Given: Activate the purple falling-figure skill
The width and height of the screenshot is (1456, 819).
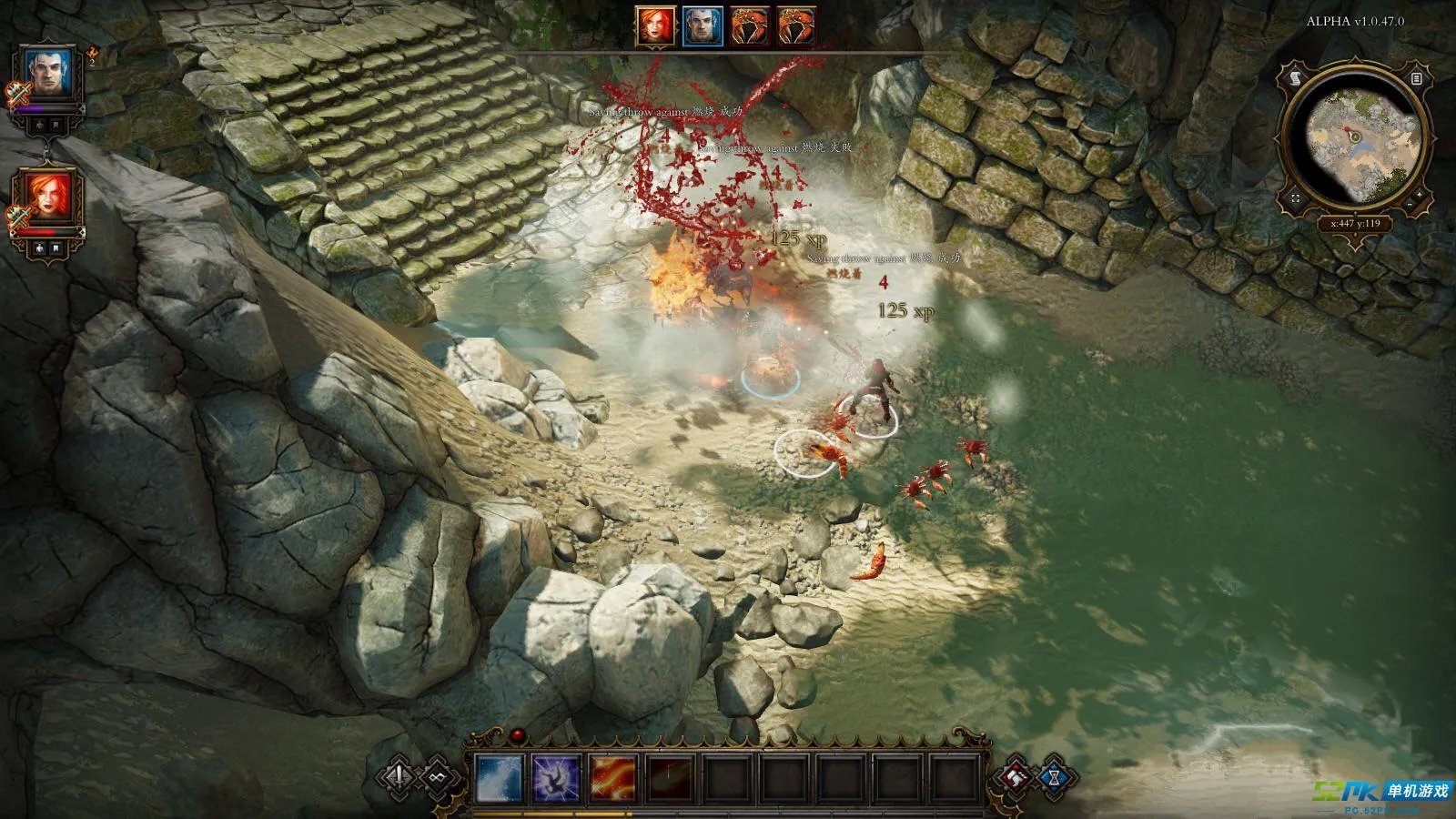Looking at the screenshot, I should 556,780.
